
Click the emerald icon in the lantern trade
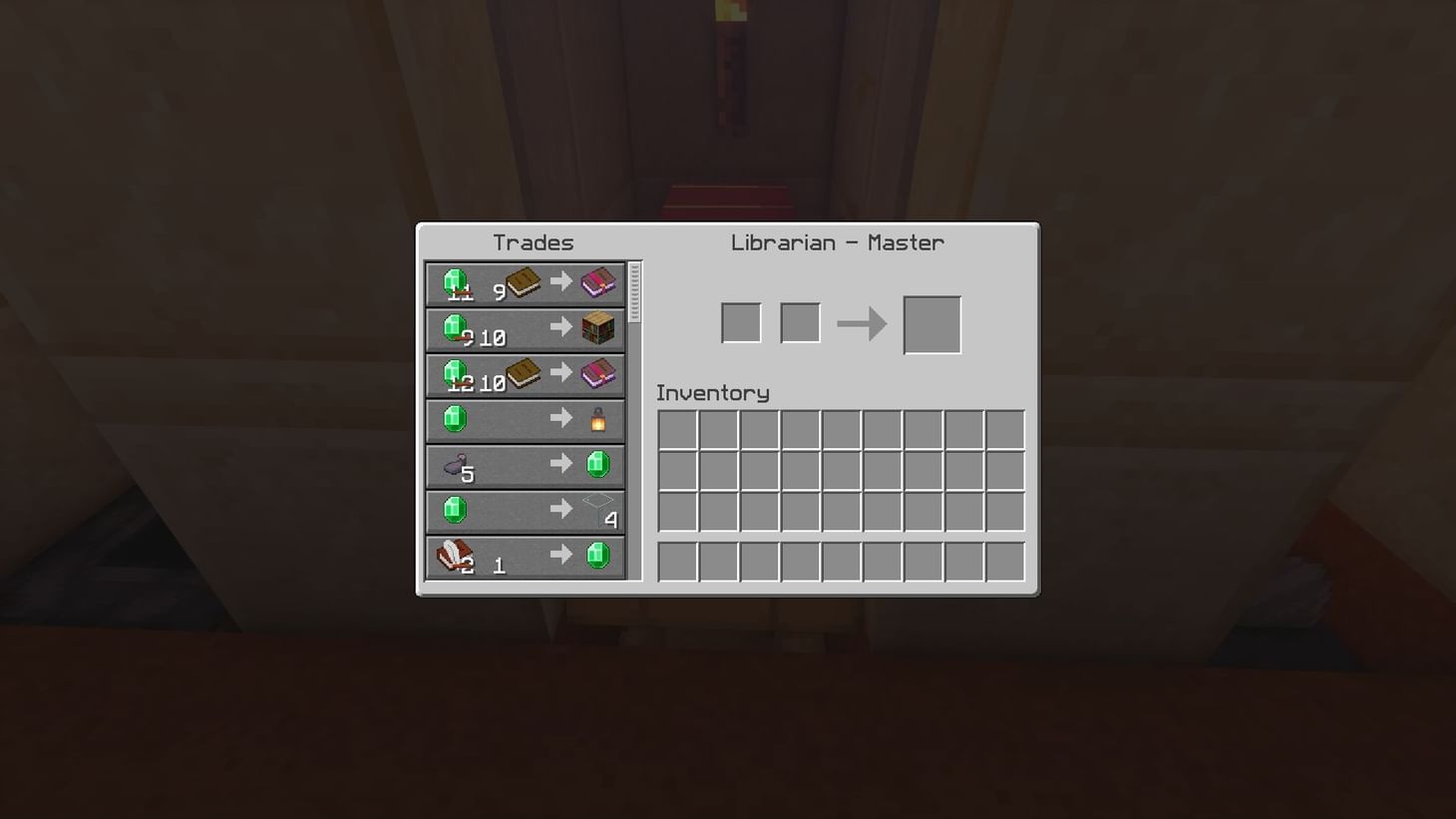pyautogui.click(x=455, y=419)
